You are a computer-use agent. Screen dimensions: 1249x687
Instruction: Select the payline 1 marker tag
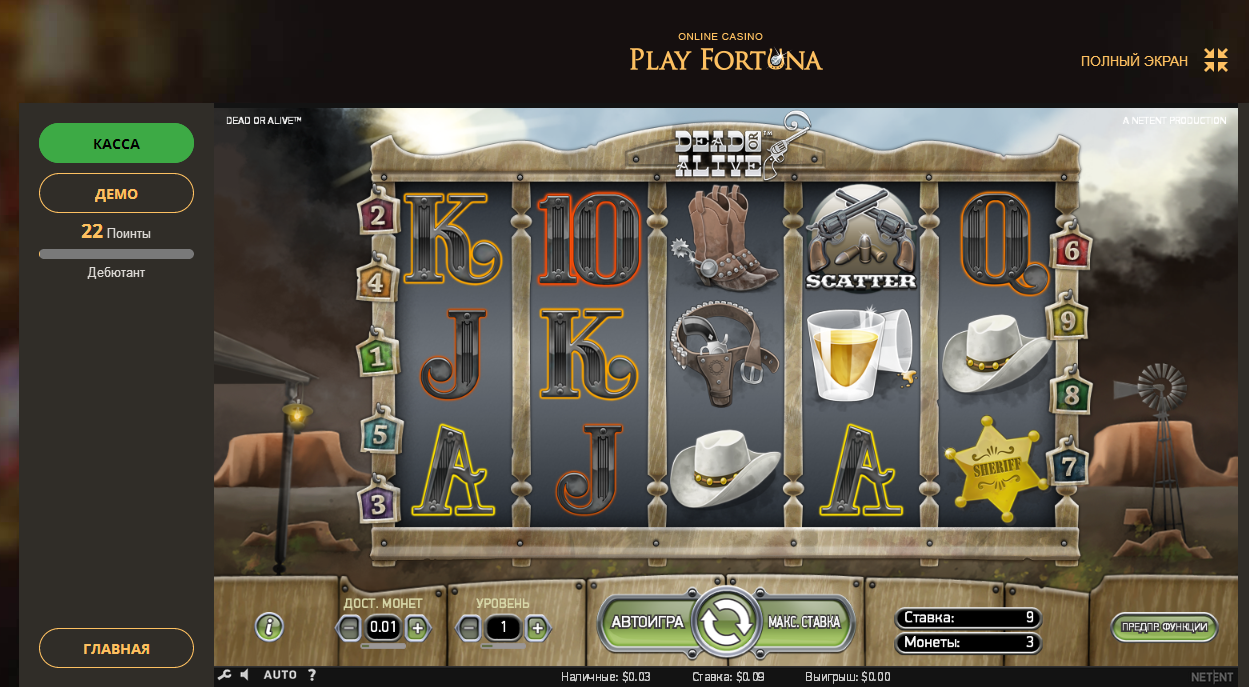pos(377,355)
